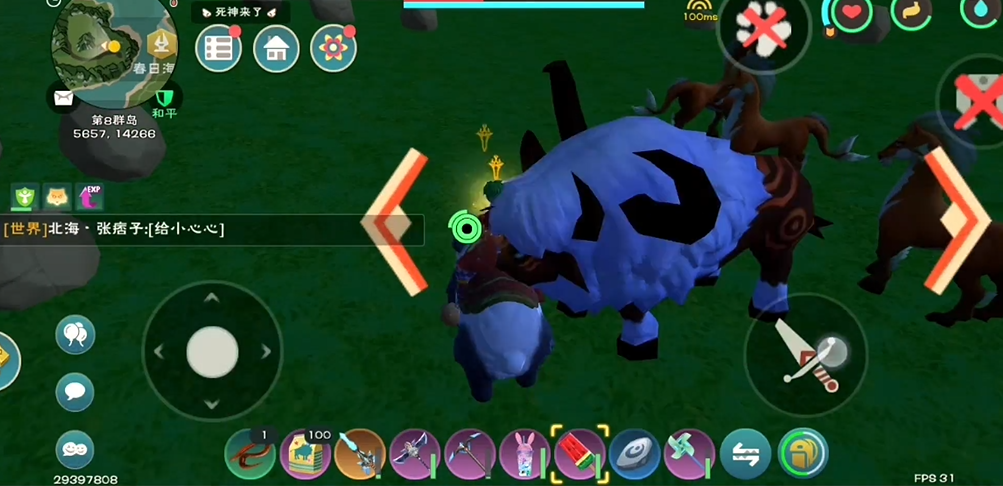Open the flower icon menu
Image resolution: width=1003 pixels, height=486 pixels.
pyautogui.click(x=334, y=48)
